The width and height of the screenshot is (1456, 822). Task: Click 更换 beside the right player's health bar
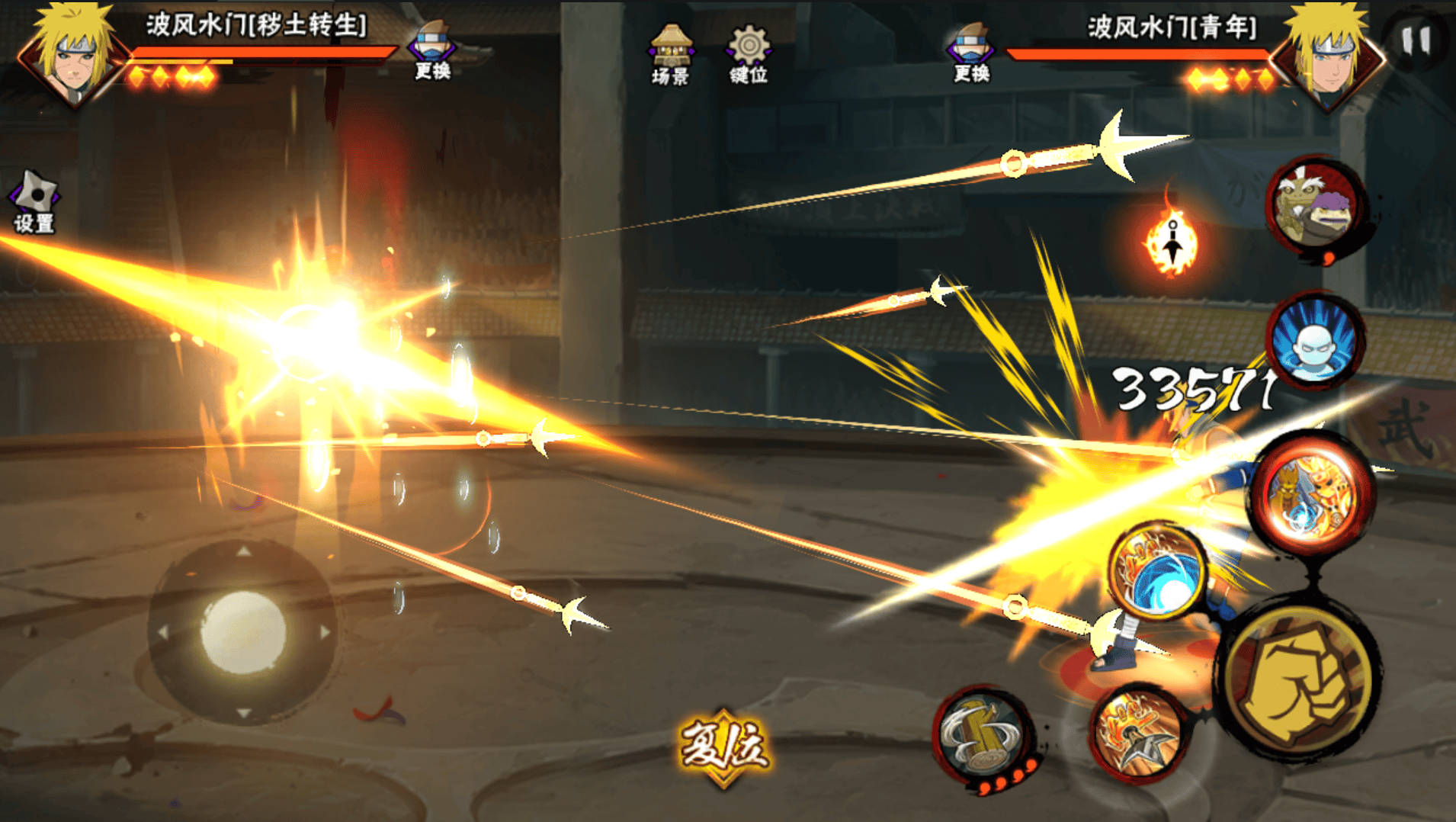coord(970,52)
